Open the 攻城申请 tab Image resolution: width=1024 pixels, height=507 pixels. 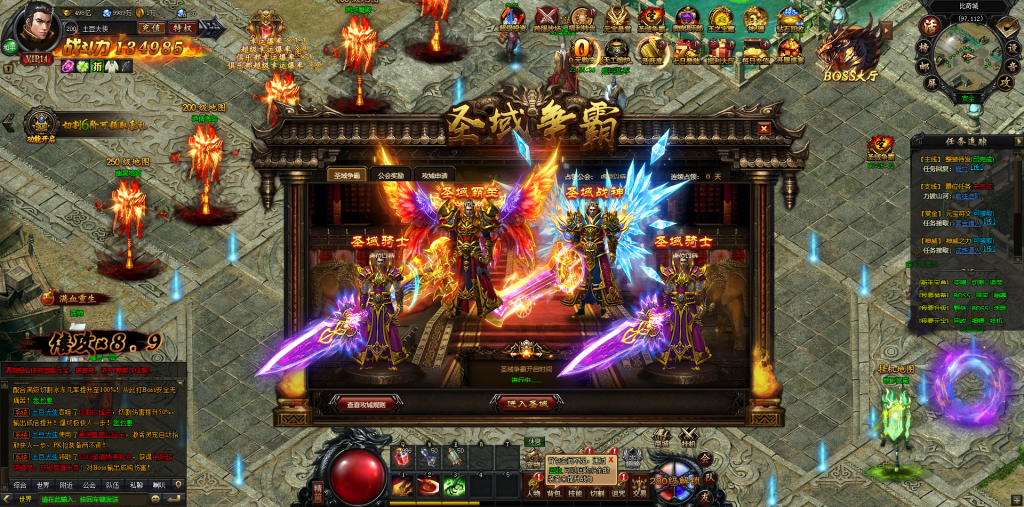[437, 175]
